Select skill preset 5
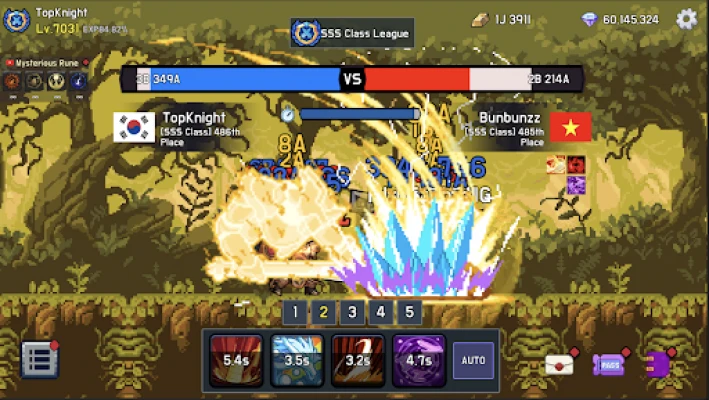 click(x=408, y=312)
